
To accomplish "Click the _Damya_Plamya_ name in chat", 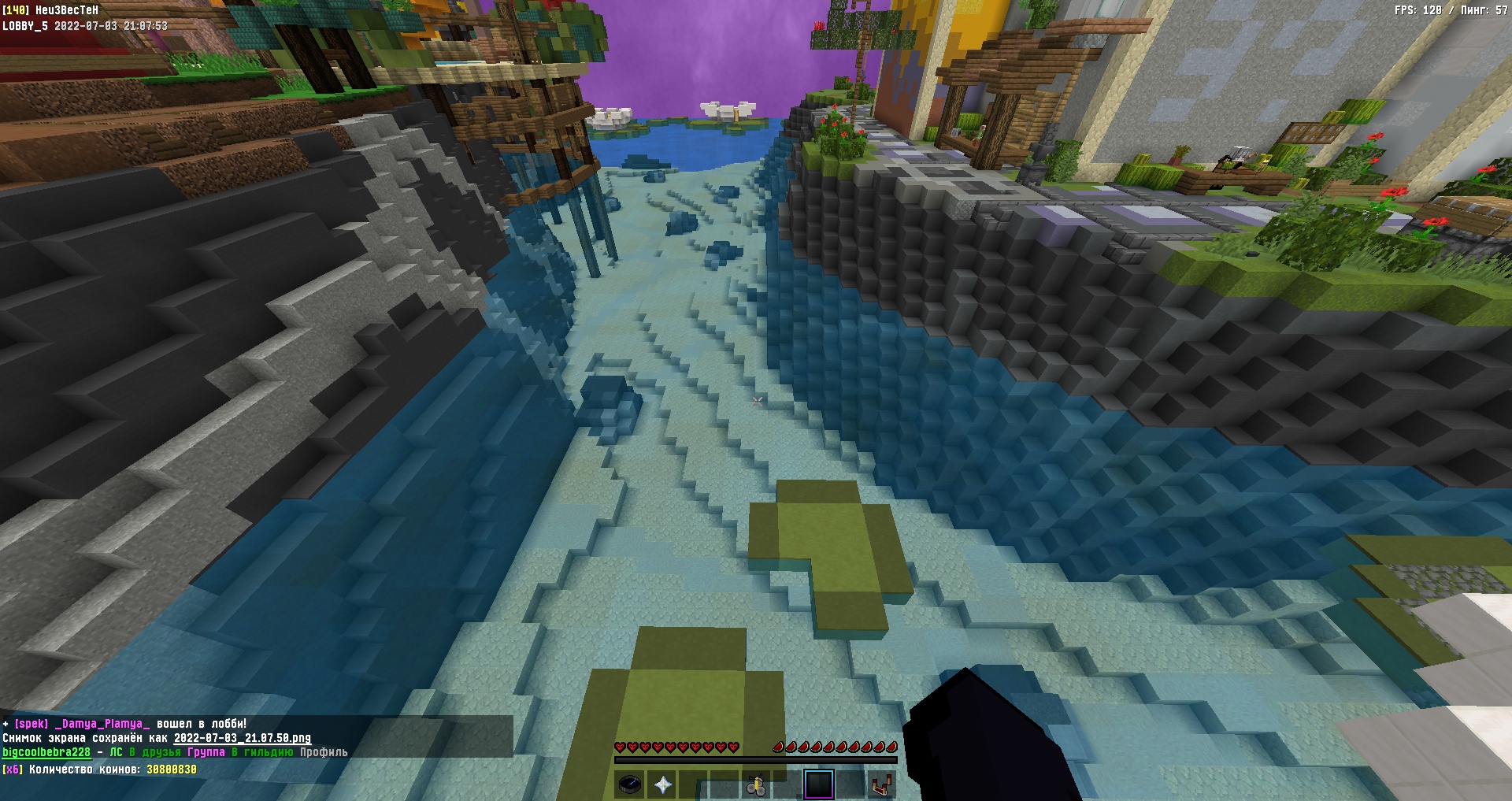I will coord(102,723).
